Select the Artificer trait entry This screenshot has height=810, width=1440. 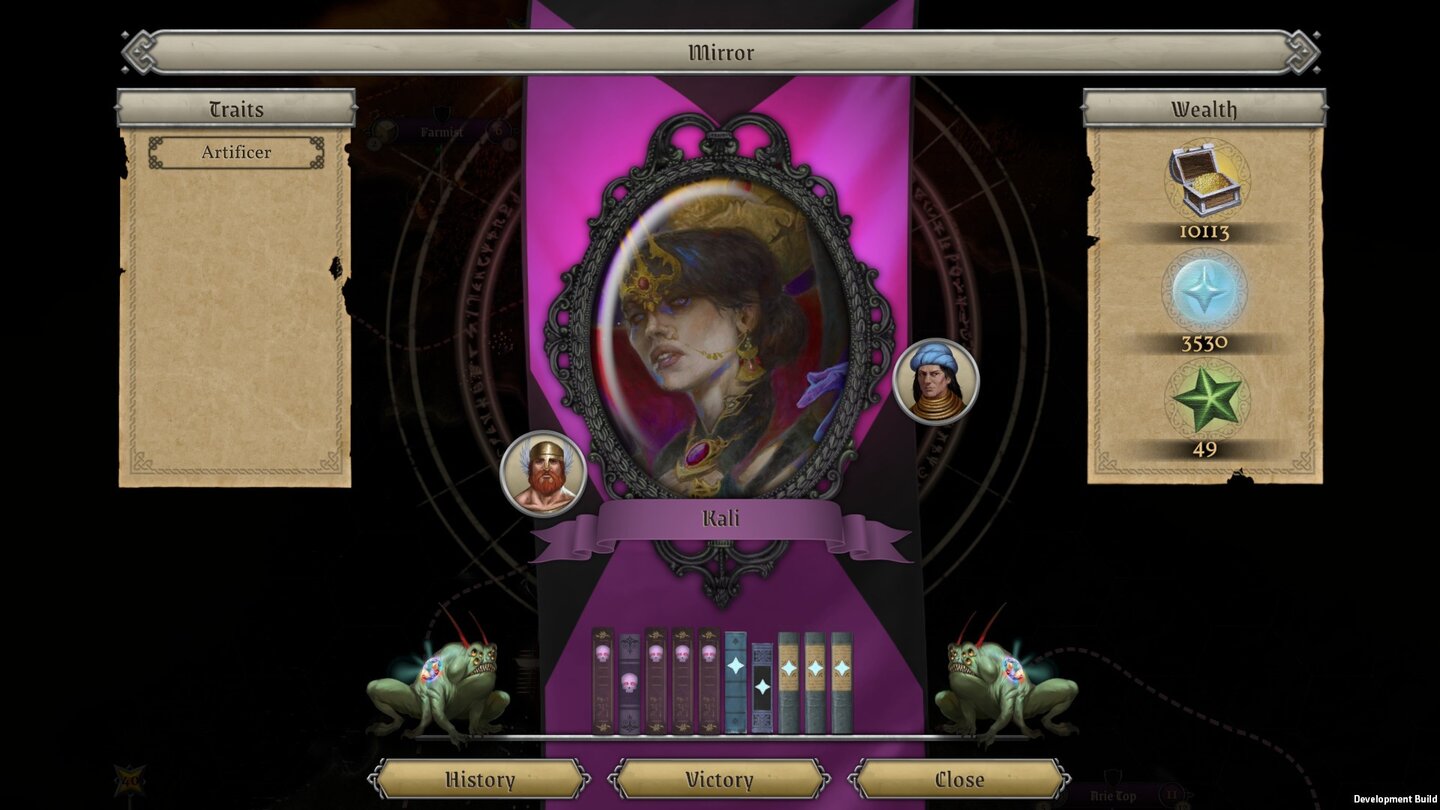(x=237, y=152)
